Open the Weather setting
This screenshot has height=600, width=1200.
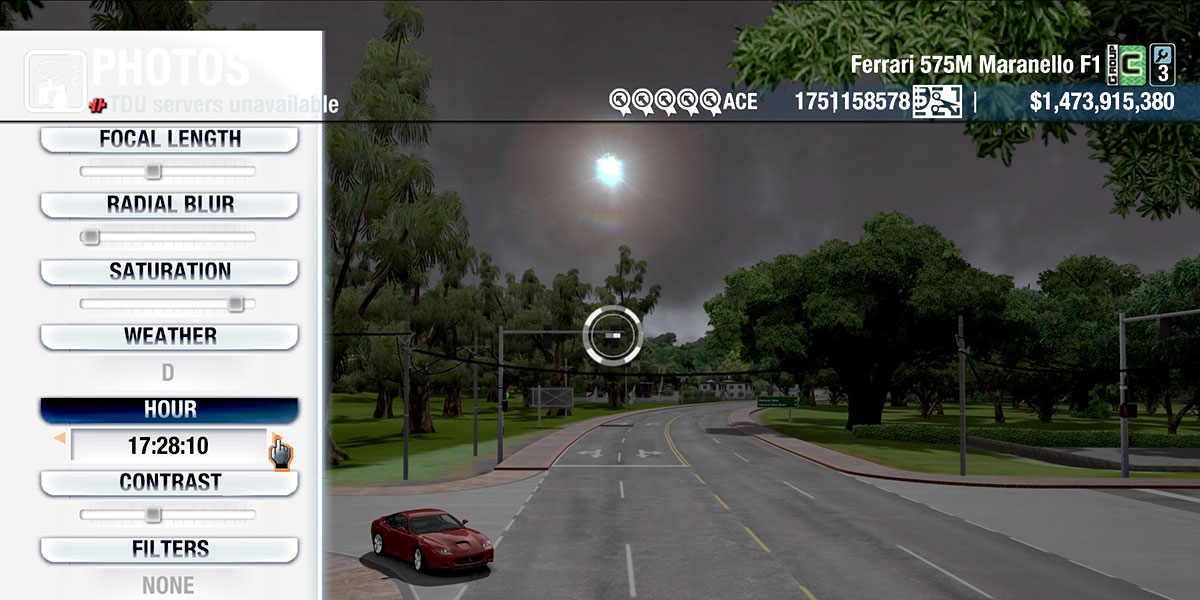point(169,336)
